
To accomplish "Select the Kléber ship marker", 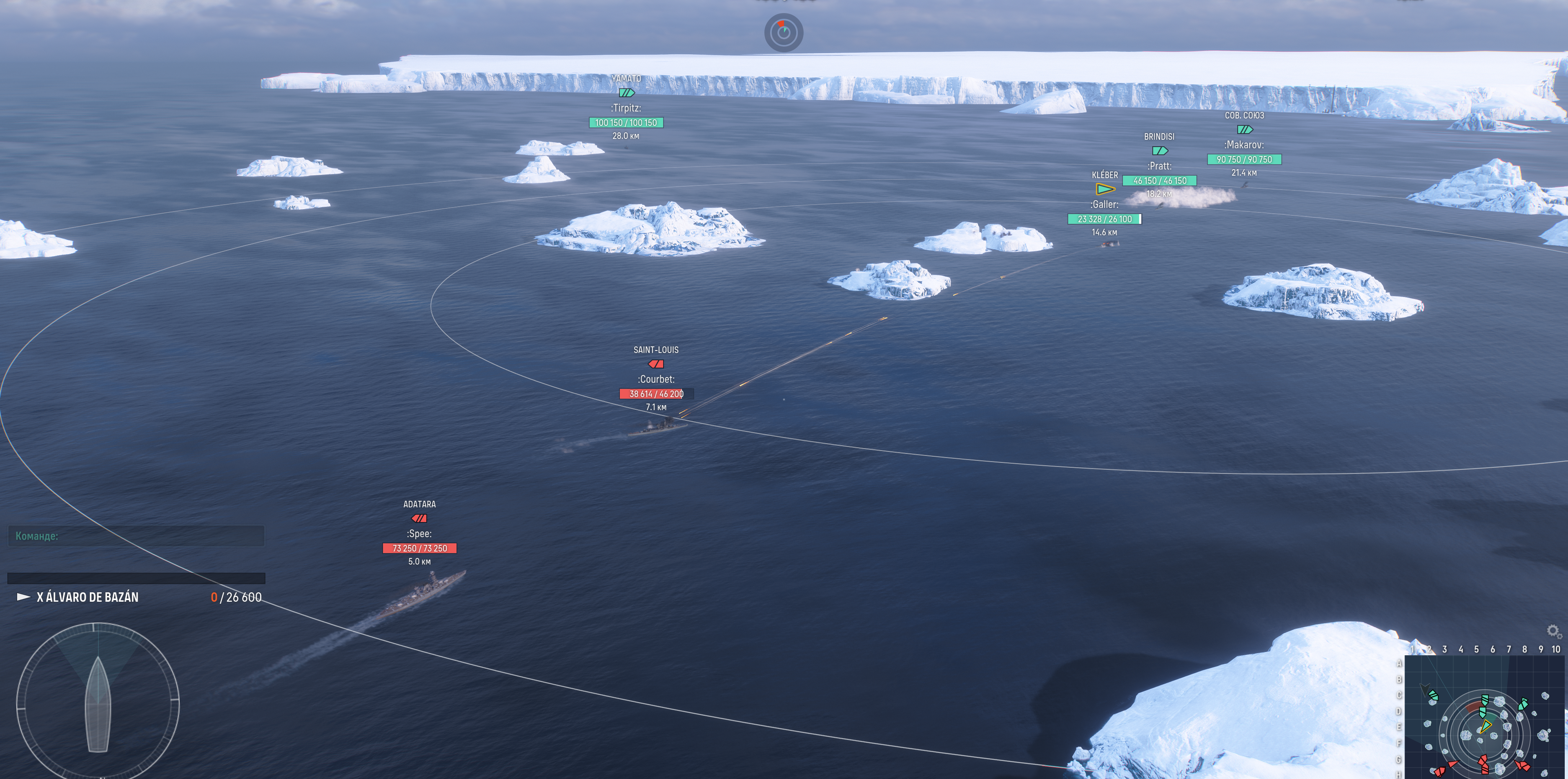I will (1105, 189).
